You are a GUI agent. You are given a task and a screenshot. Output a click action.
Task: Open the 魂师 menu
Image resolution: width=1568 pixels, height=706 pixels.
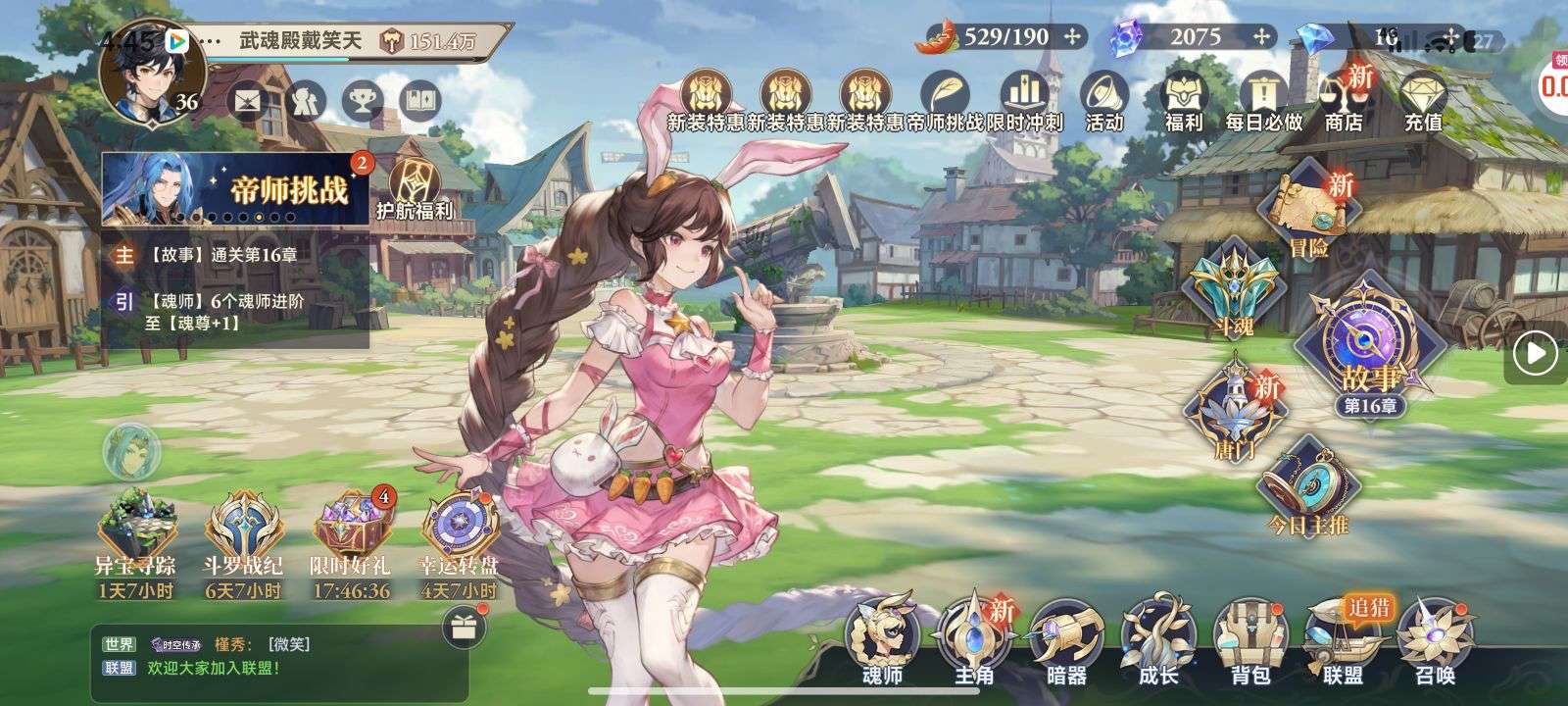tap(881, 637)
